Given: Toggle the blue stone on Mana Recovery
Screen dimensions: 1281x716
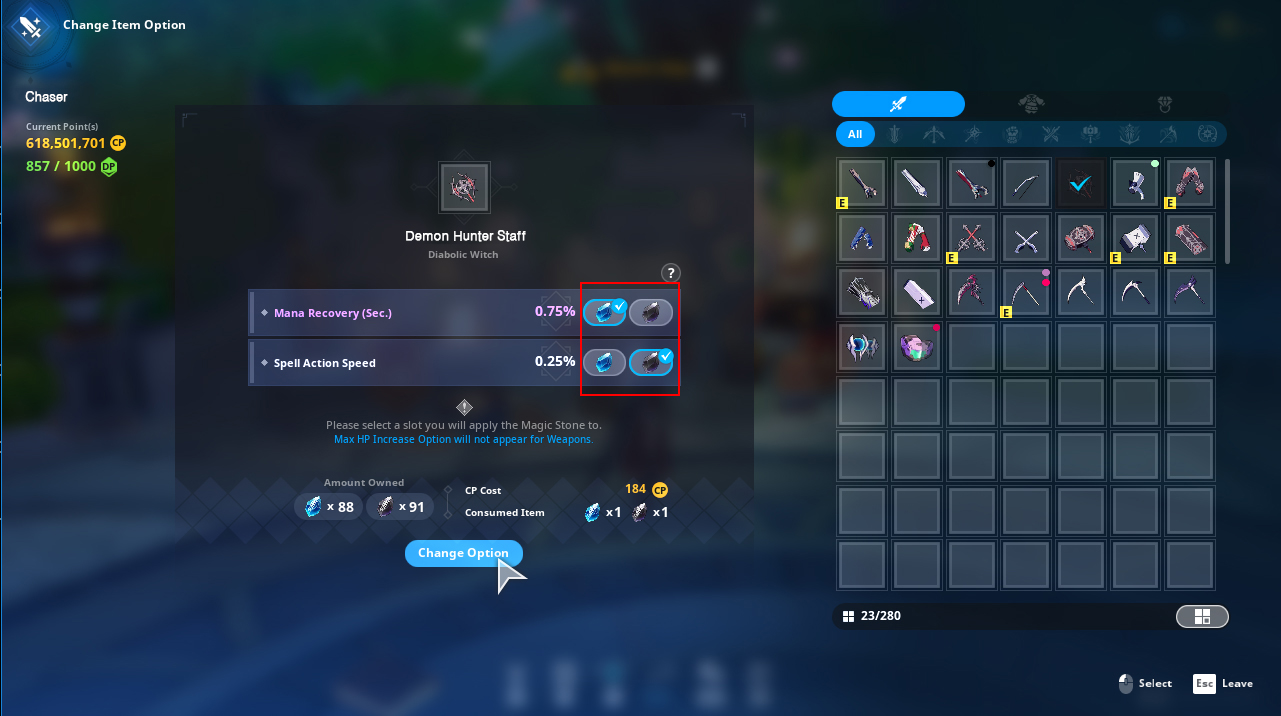Looking at the screenshot, I should 604,313.
